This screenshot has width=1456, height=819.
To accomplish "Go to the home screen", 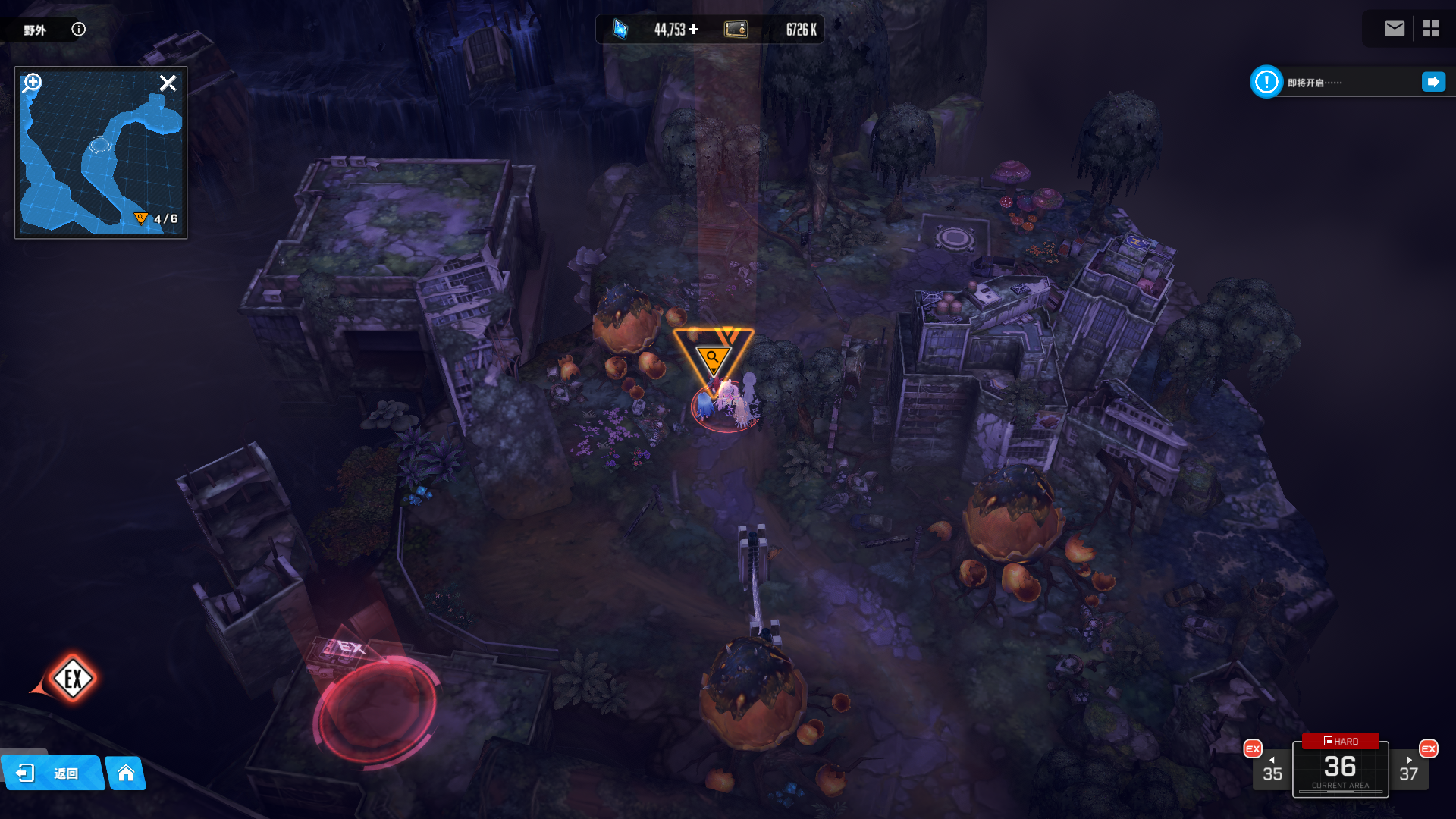I will coord(126,773).
